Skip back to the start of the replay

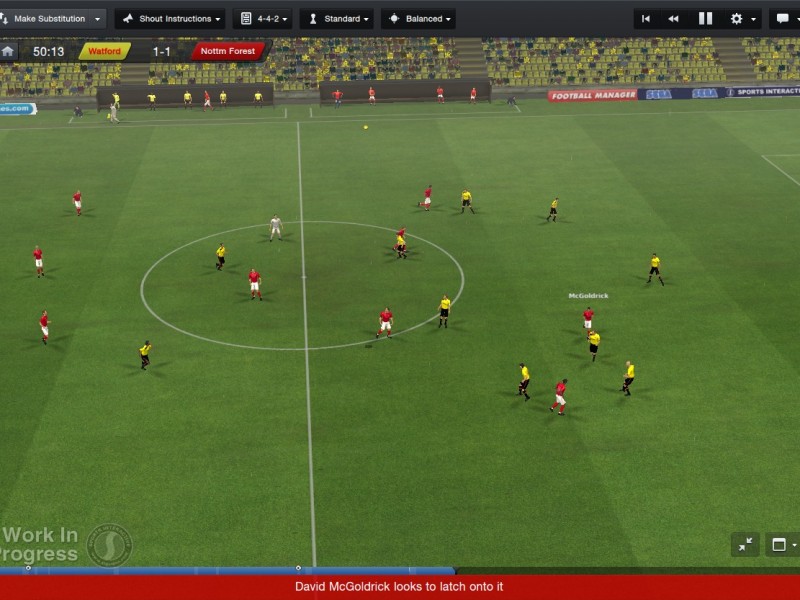[x=646, y=19]
